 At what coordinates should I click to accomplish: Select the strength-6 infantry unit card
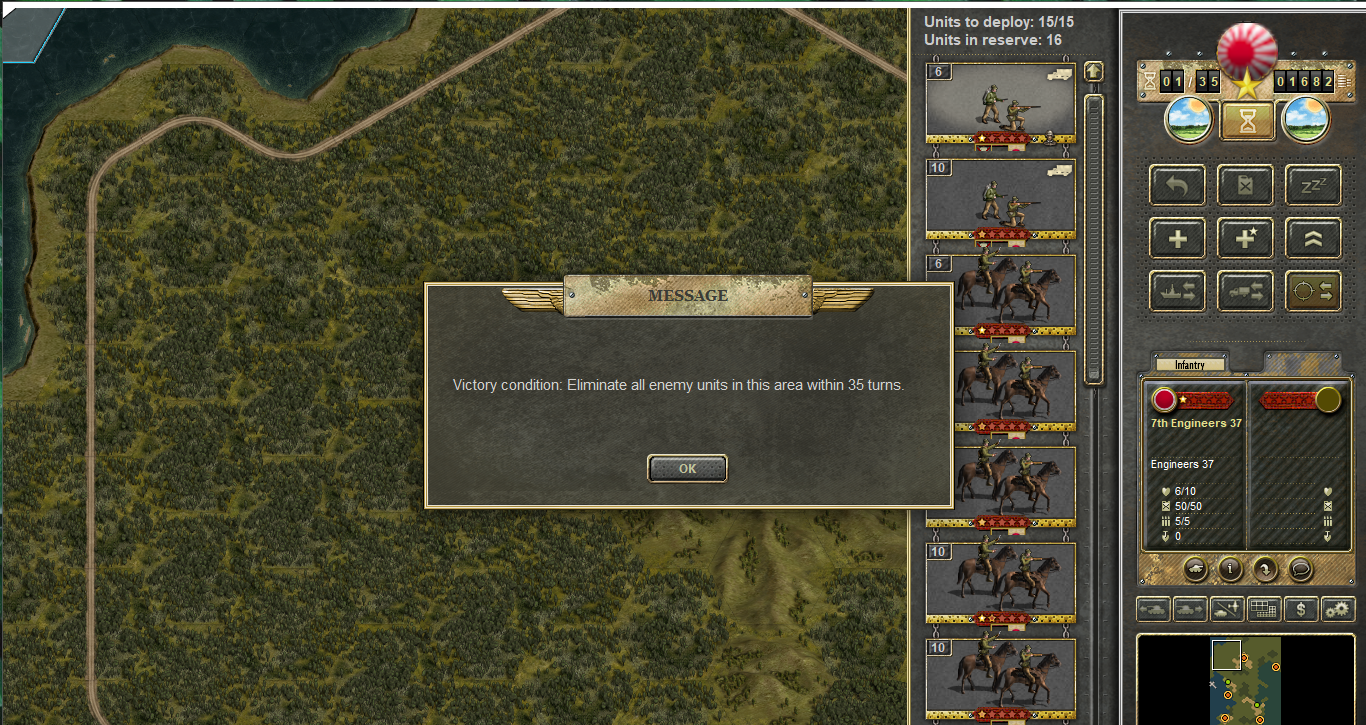point(1000,105)
